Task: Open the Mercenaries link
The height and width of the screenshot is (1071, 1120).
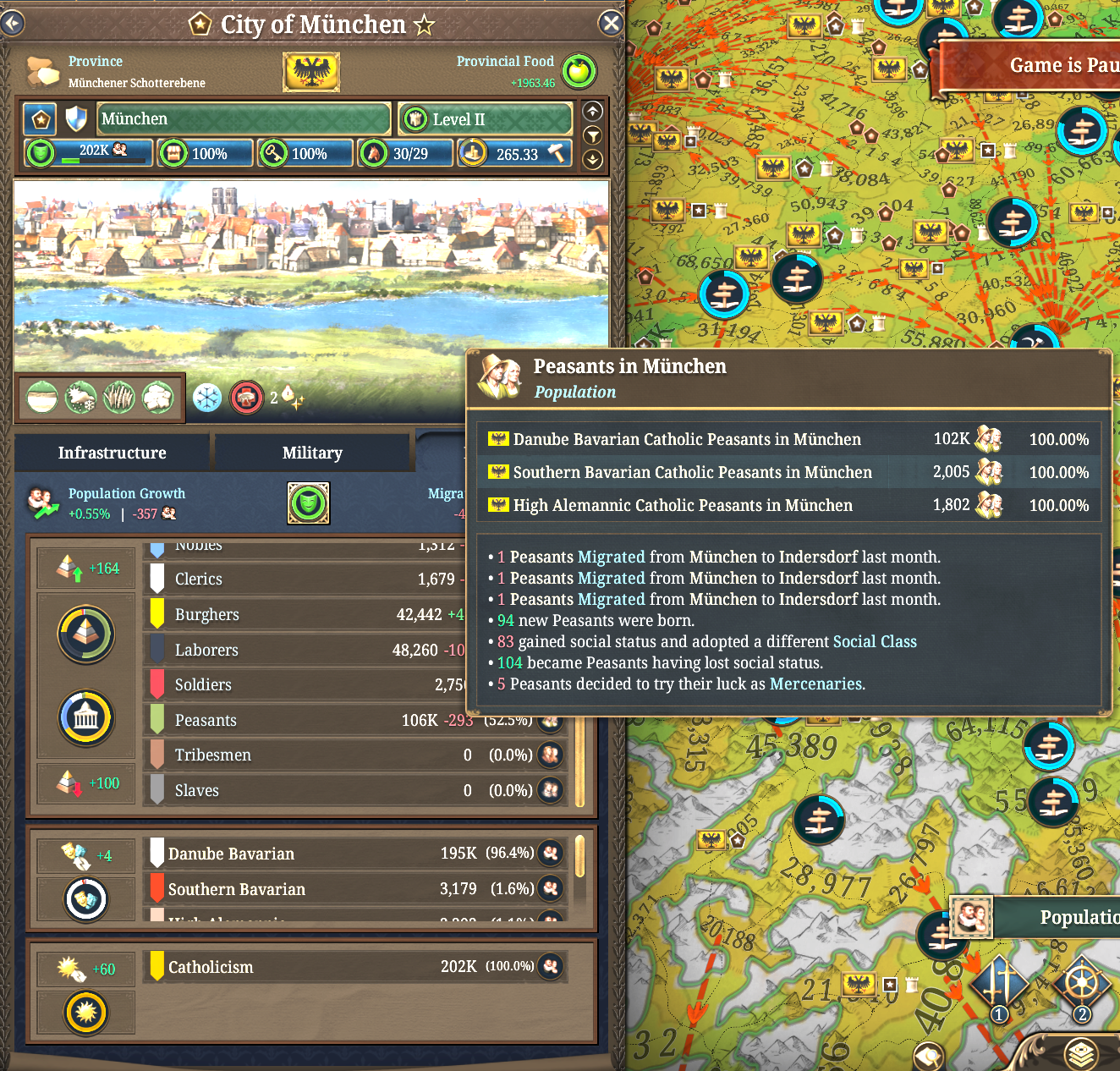Action: (815, 684)
